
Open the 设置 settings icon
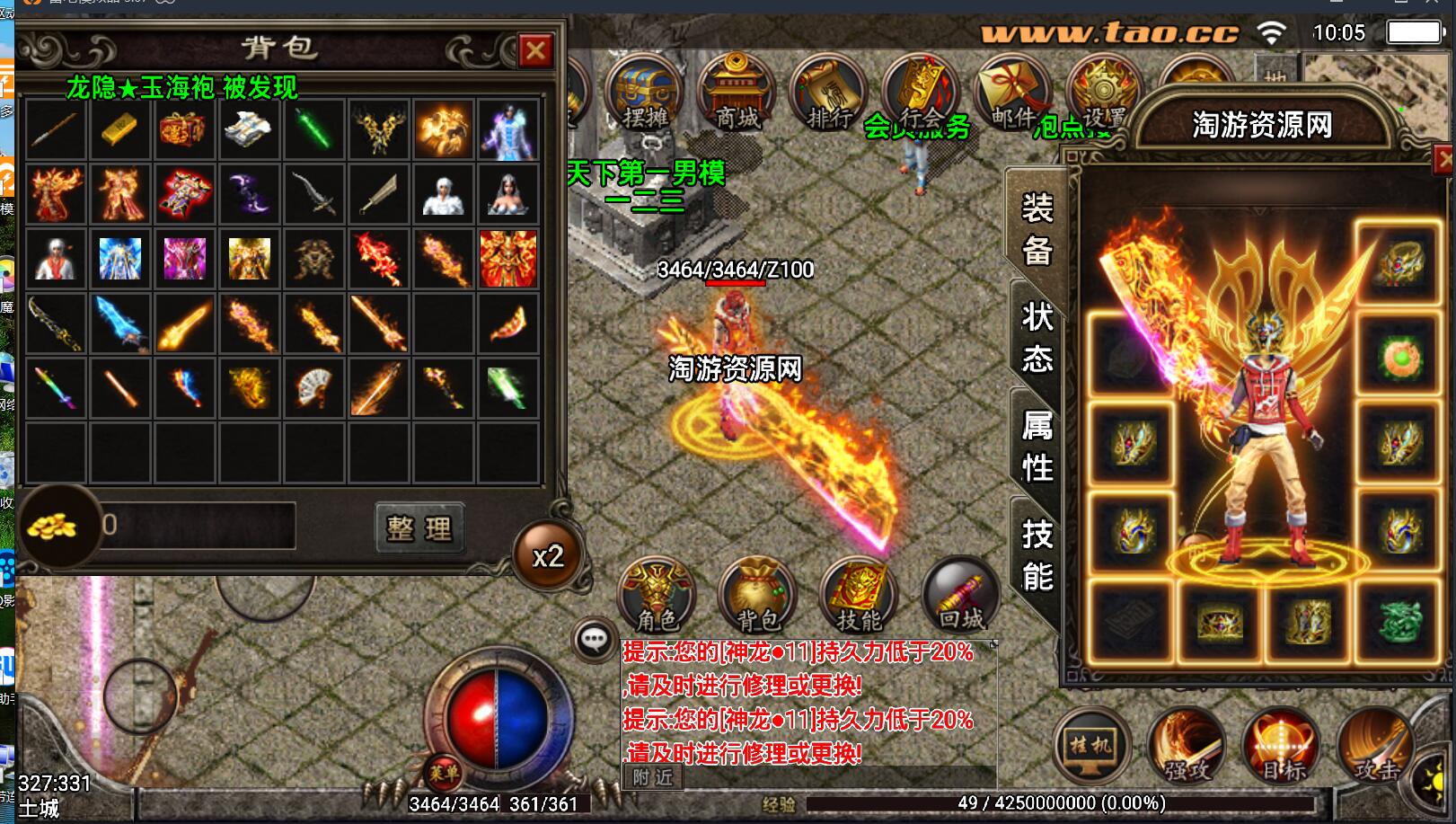[x=1103, y=94]
